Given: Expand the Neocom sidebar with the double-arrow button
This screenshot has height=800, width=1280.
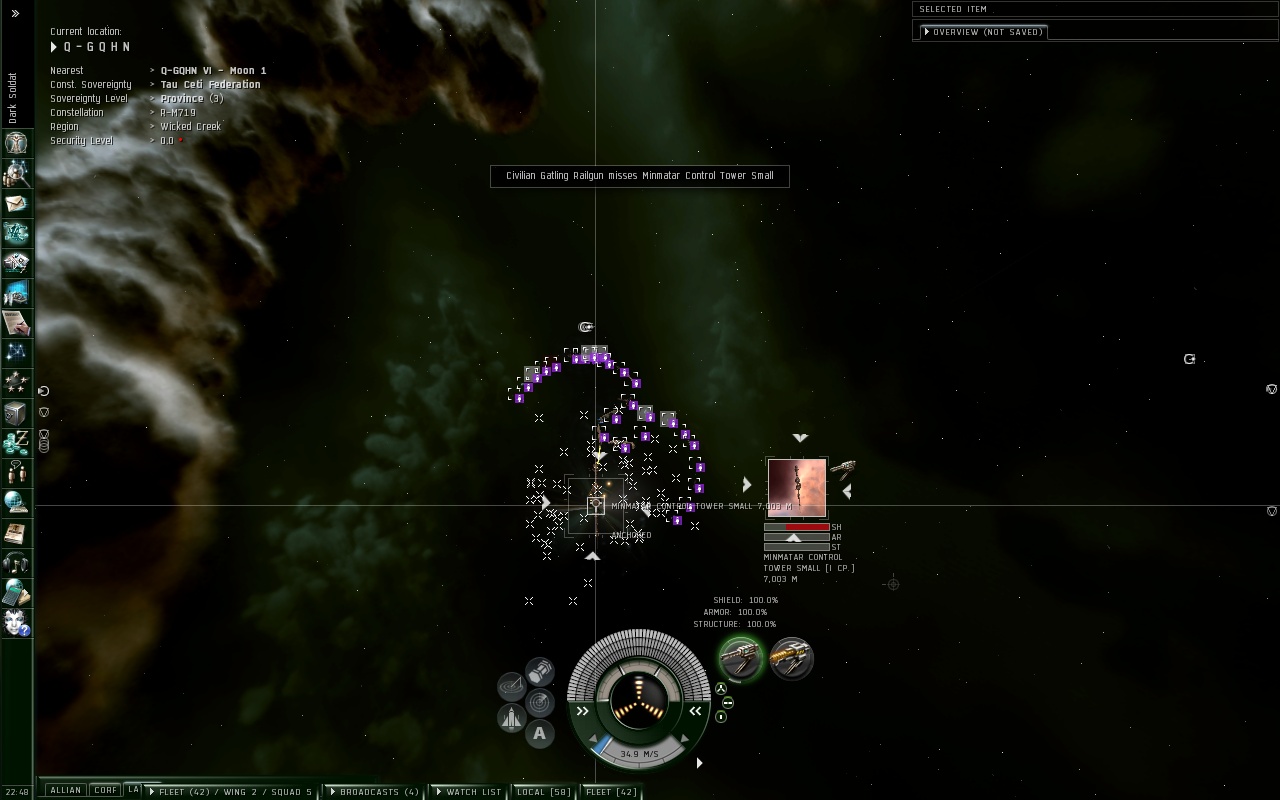Looking at the screenshot, I should 15,14.
